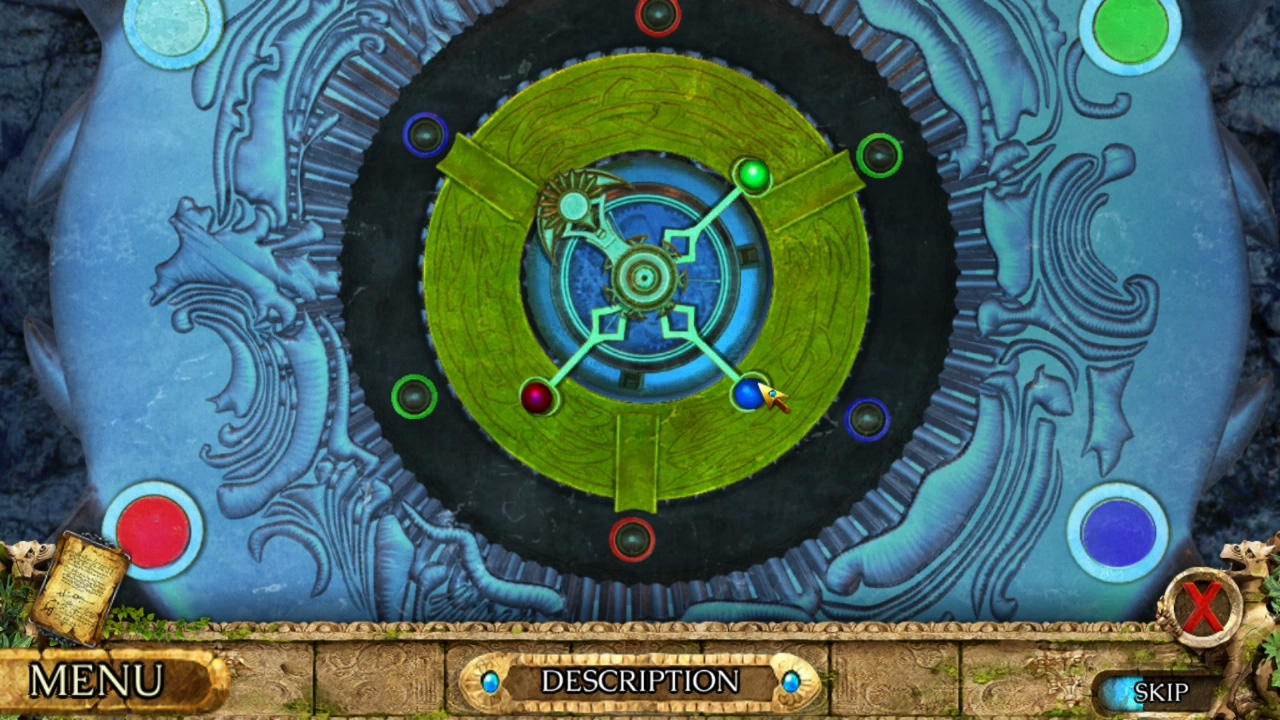Screen dimensions: 1280x720
Task: Select the green socket on the left ring edge
Action: click(x=413, y=397)
